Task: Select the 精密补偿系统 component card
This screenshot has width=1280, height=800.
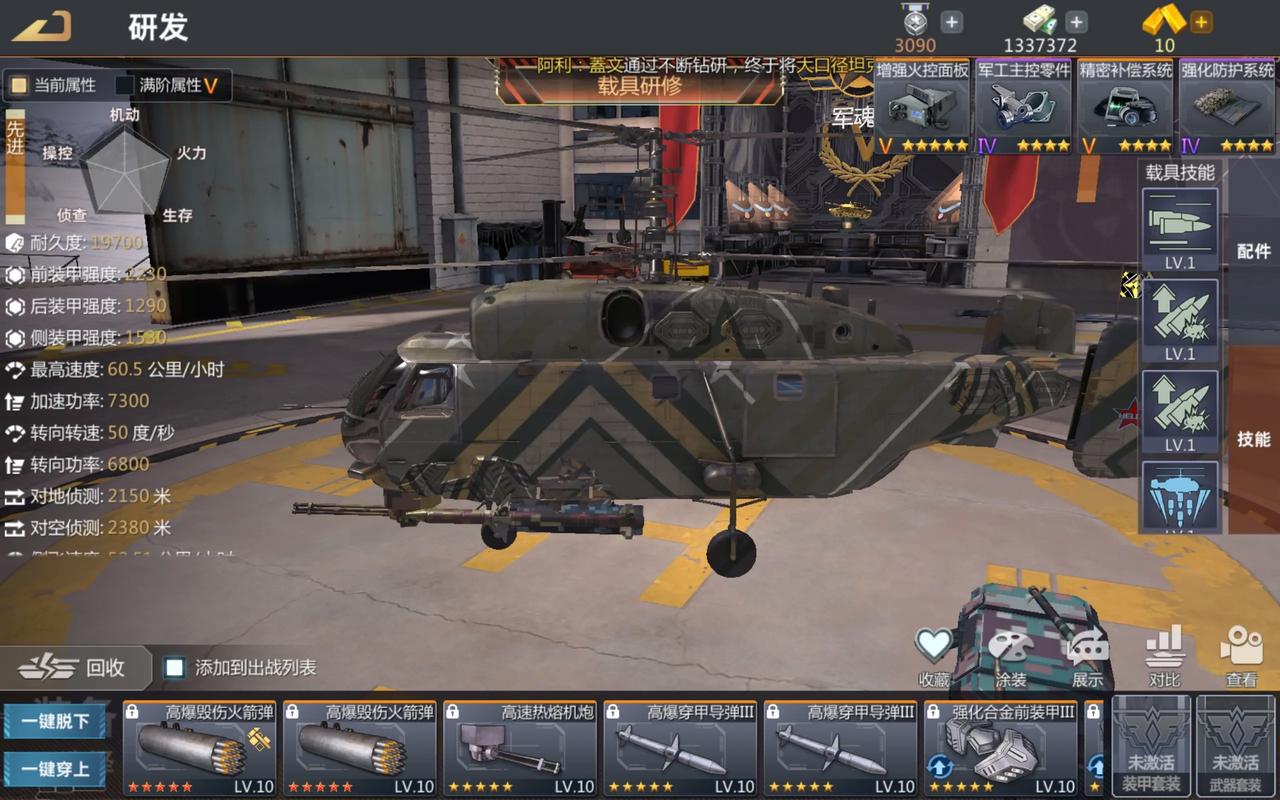Action: pos(1125,107)
